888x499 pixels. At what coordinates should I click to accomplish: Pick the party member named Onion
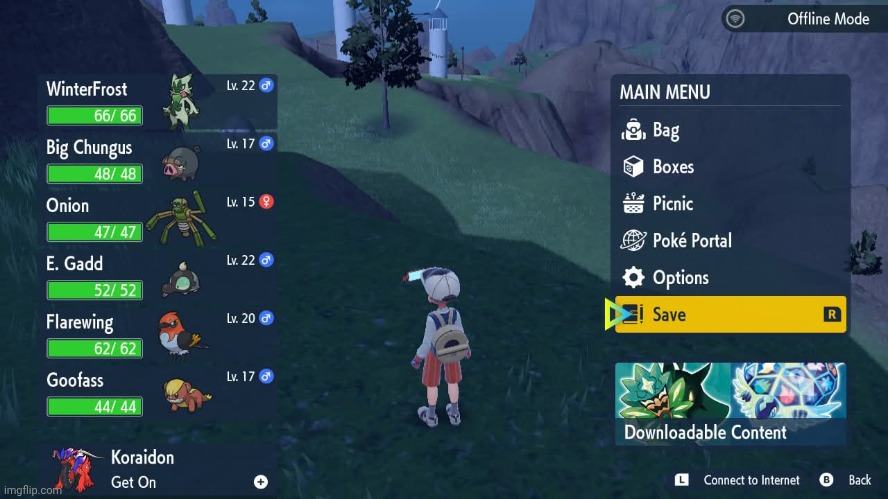point(158,218)
